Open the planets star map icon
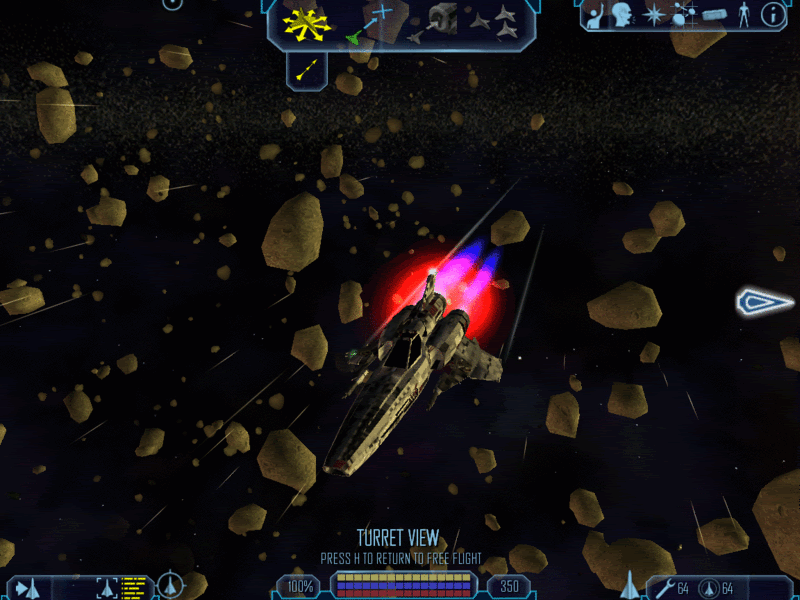800x600 pixels. [x=684, y=15]
